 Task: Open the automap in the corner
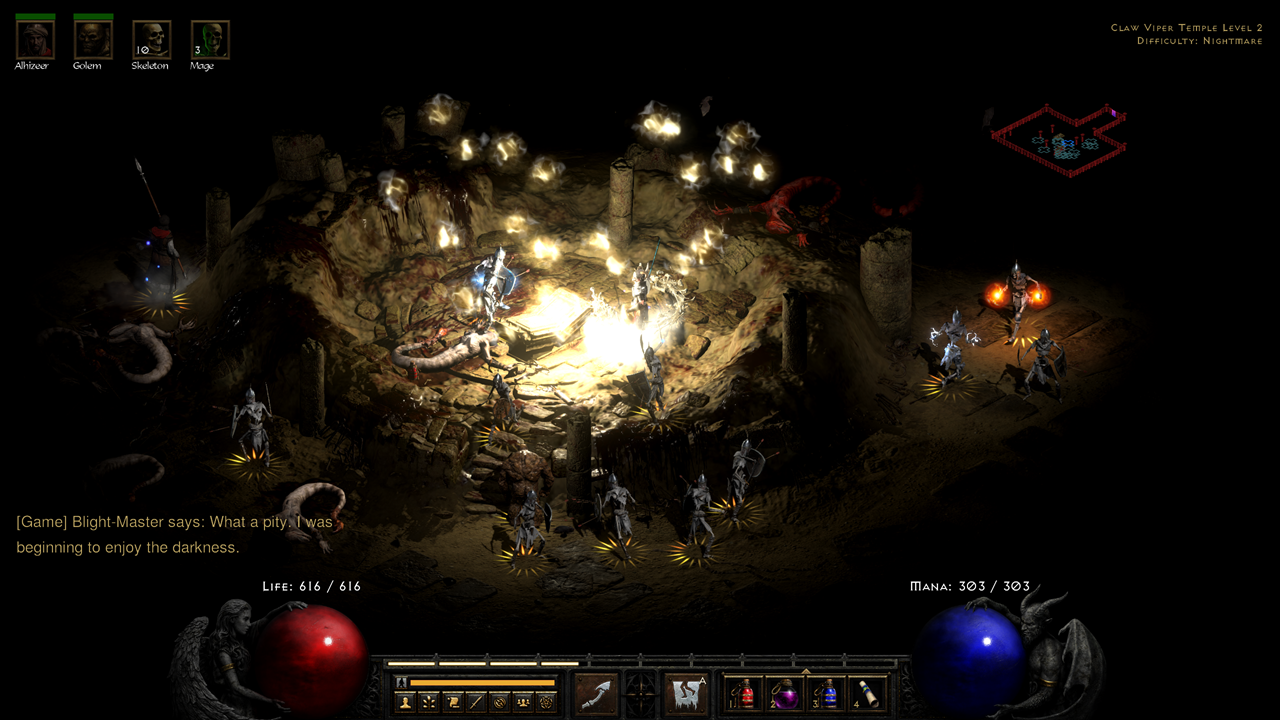(x=1060, y=139)
